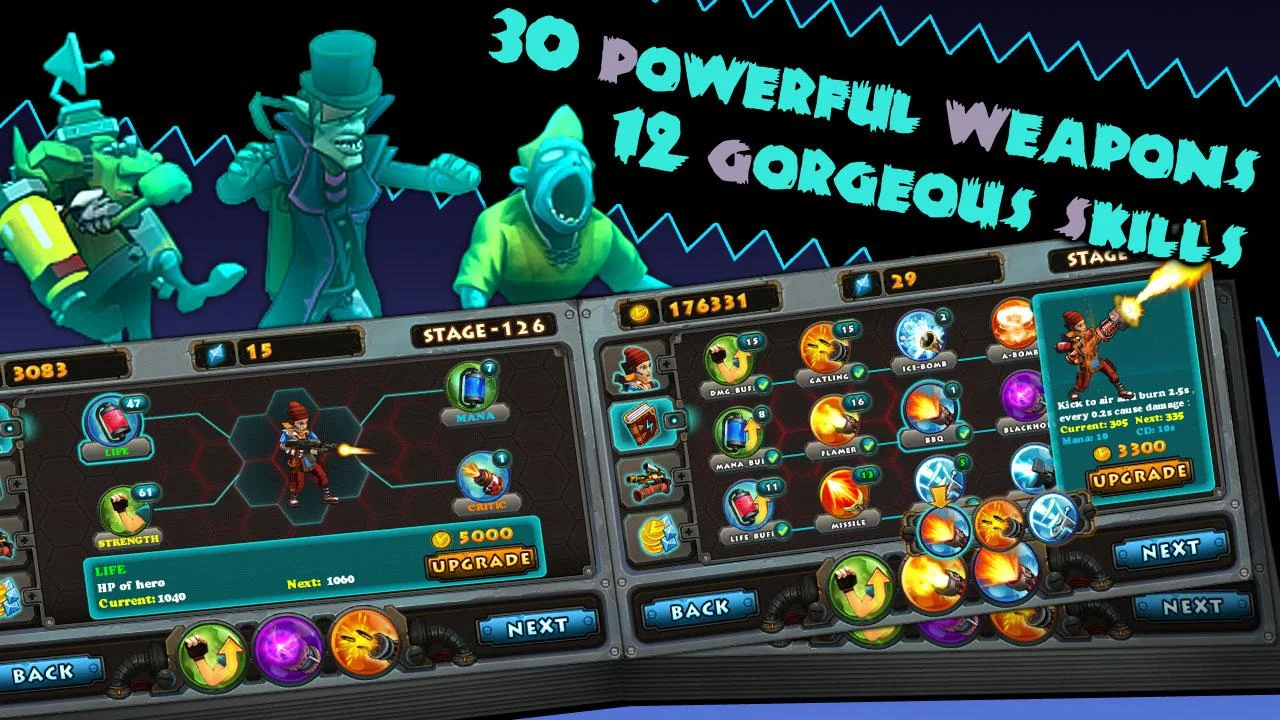The height and width of the screenshot is (720, 1280).
Task: Open the FLAMER weapon details
Action: pos(834,424)
